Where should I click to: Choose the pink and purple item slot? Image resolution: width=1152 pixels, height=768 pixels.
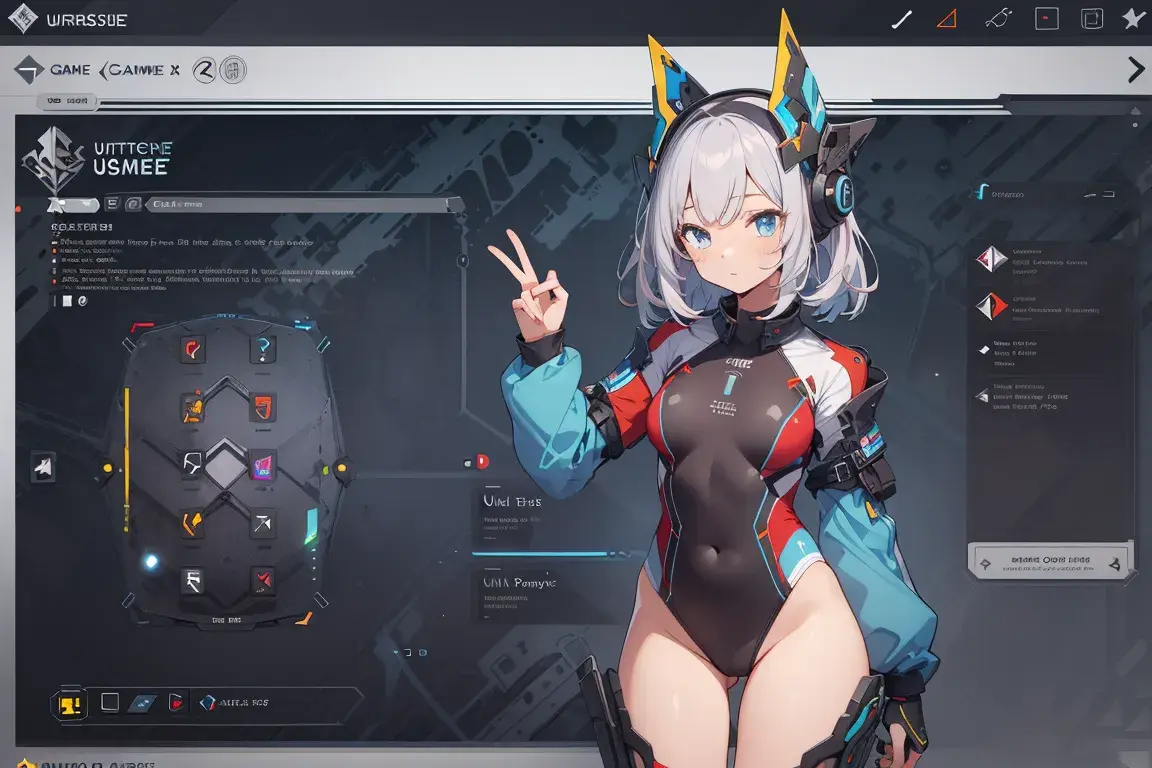pyautogui.click(x=264, y=464)
